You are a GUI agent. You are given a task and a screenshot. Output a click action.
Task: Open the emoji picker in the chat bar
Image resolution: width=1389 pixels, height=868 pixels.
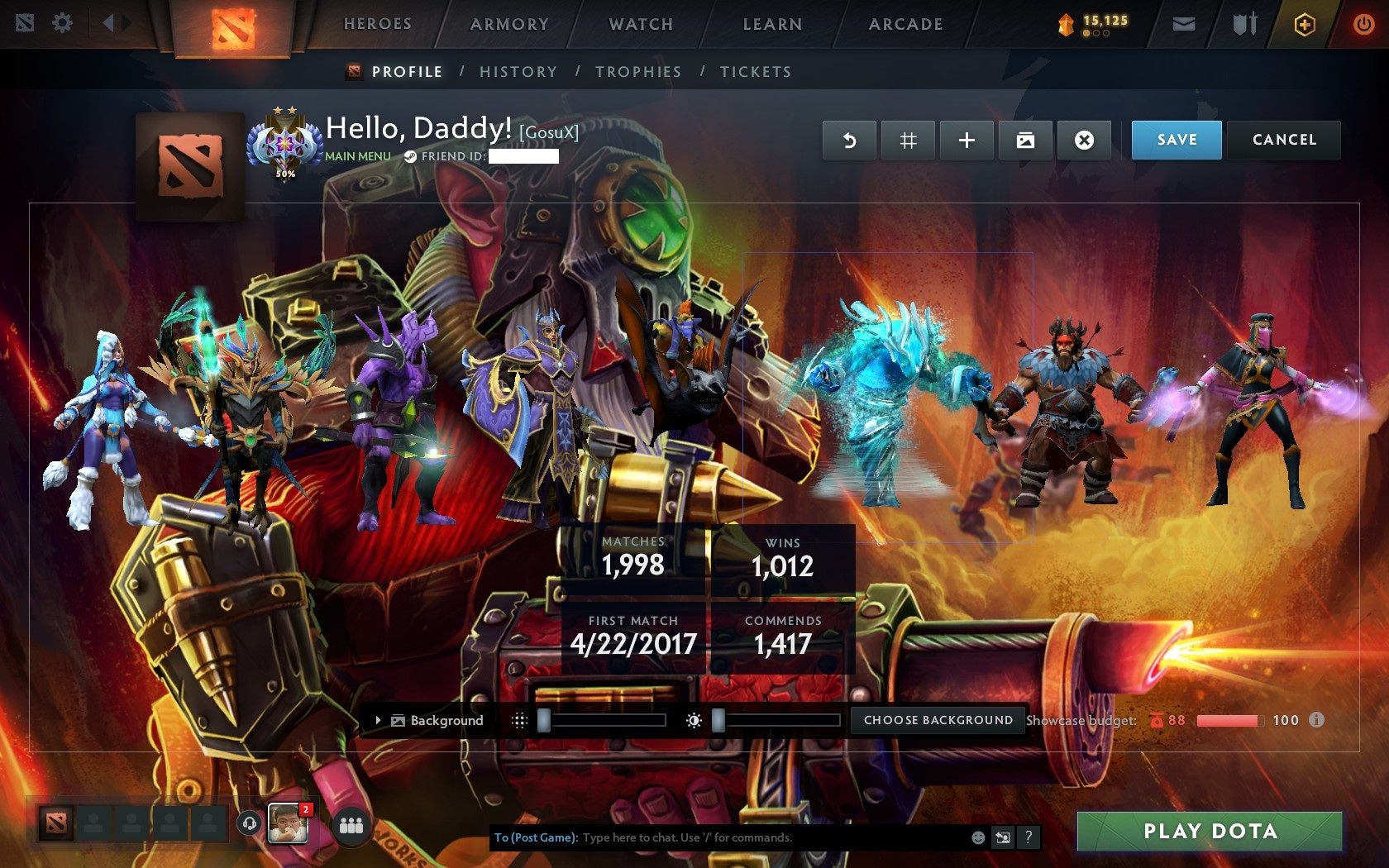point(978,837)
